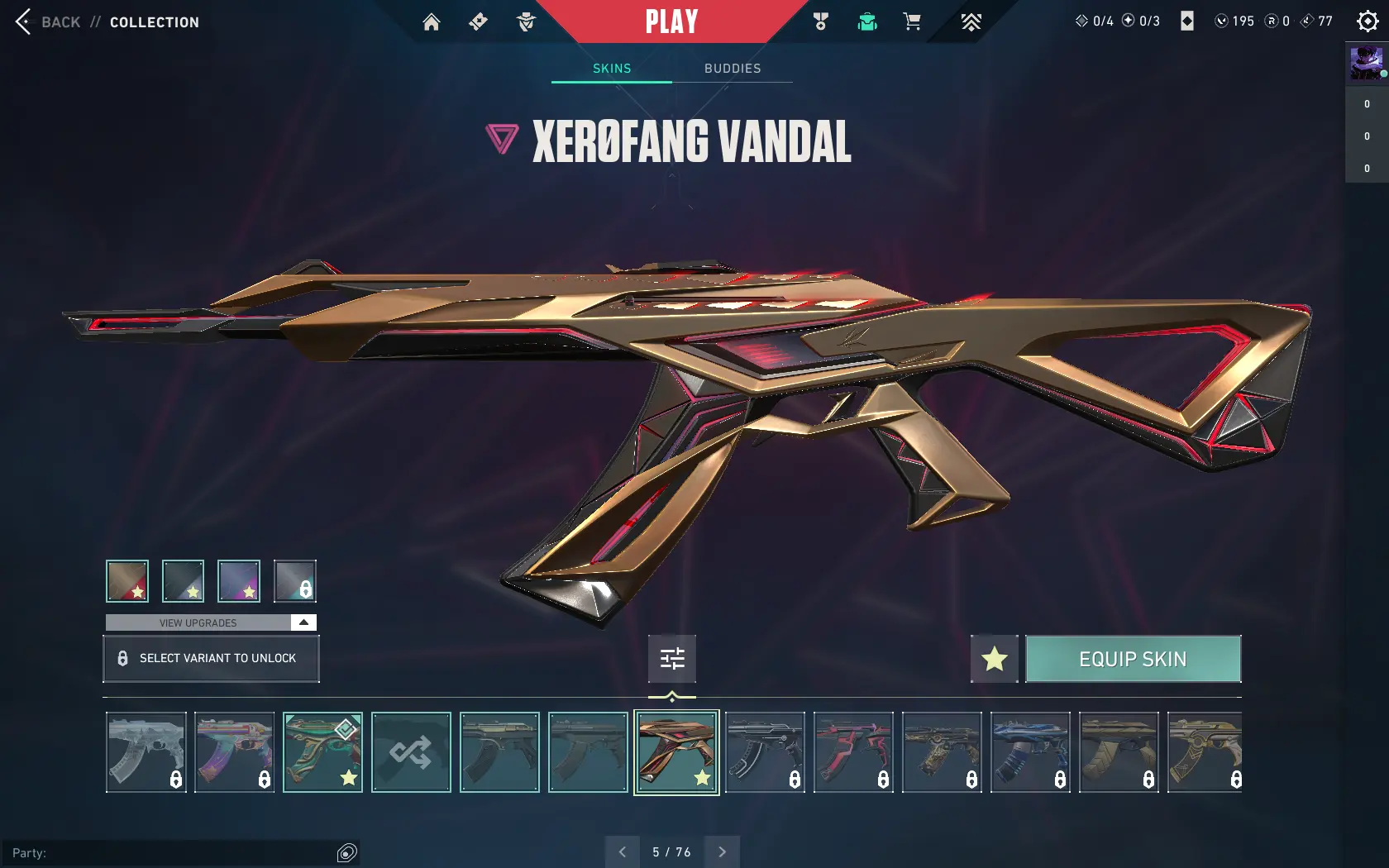Click the EQUIP SKIN button
Viewport: 1389px width, 868px height.
click(x=1134, y=659)
